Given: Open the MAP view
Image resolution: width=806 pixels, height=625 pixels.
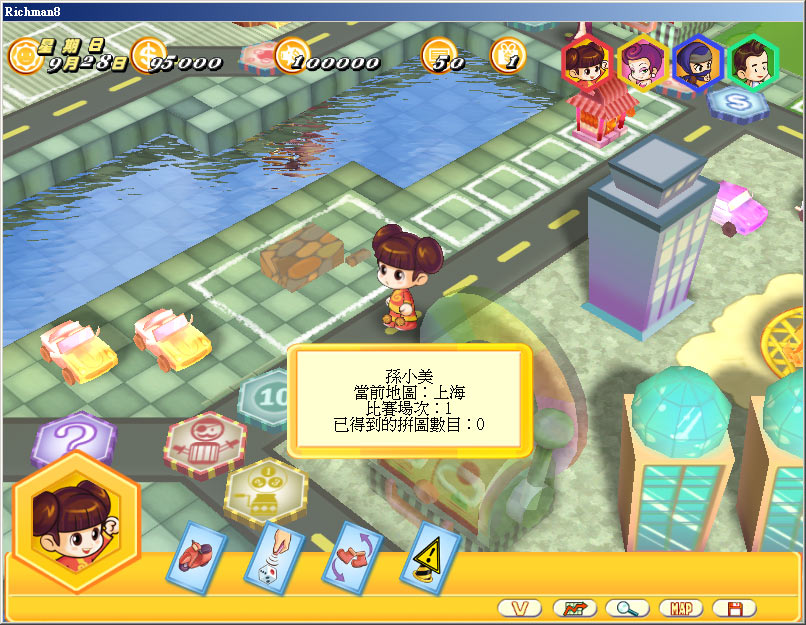Looking at the screenshot, I should click(681, 608).
